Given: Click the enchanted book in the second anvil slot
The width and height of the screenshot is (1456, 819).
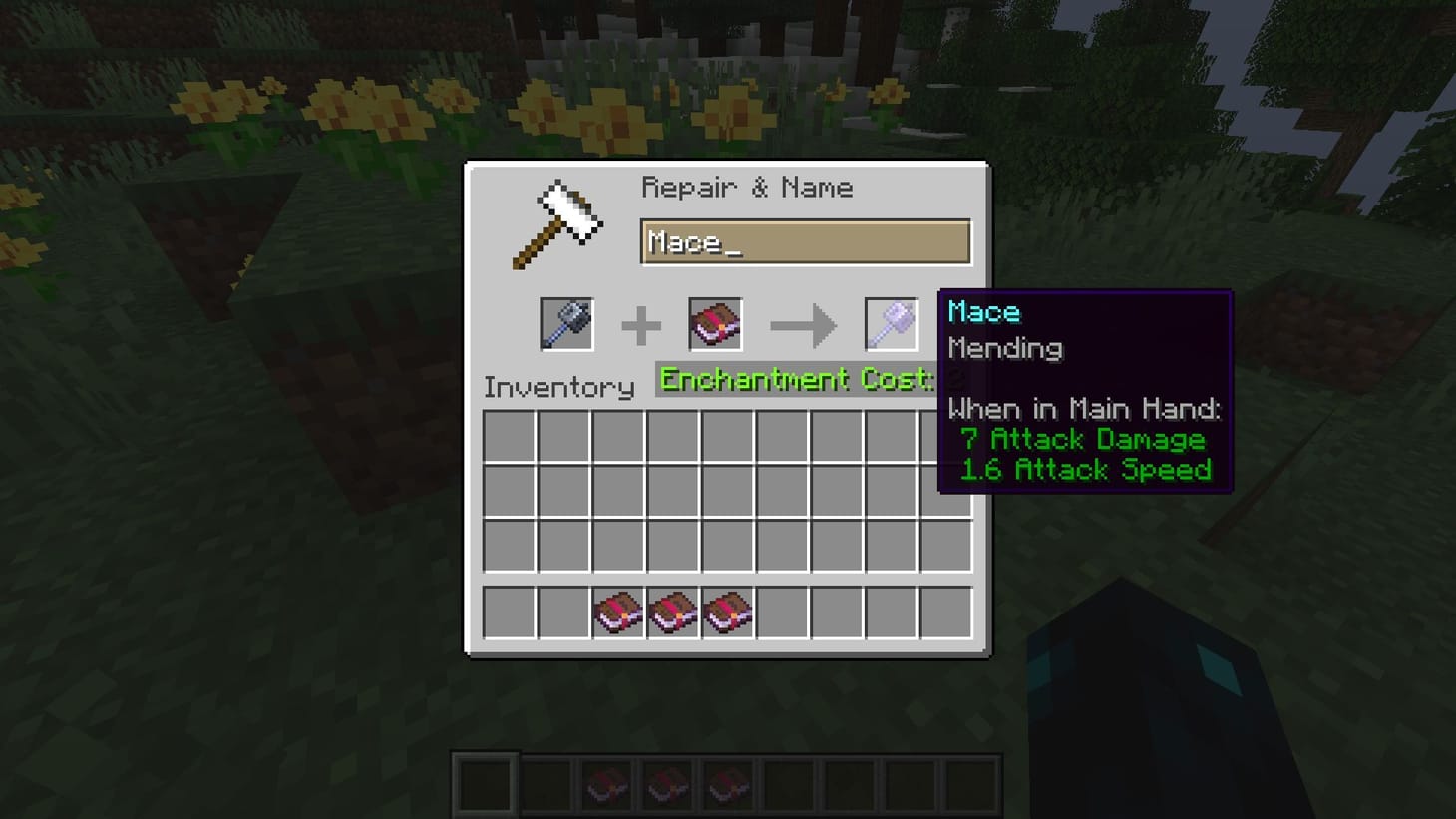Looking at the screenshot, I should 716,323.
